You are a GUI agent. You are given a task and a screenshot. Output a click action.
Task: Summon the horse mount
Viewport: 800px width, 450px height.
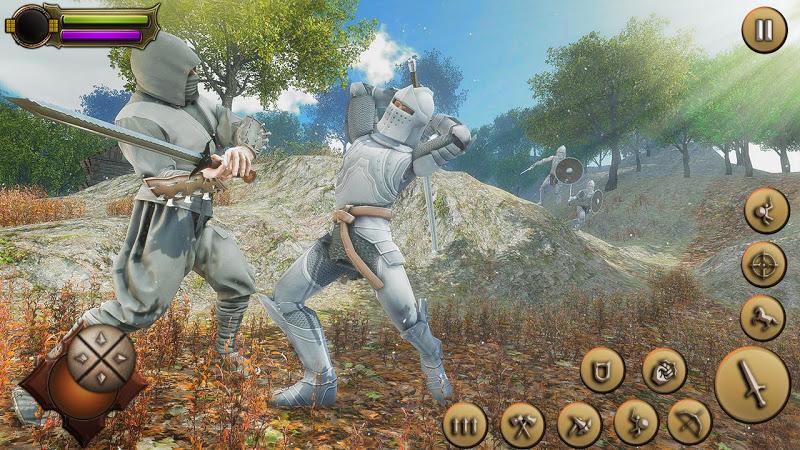(762, 318)
